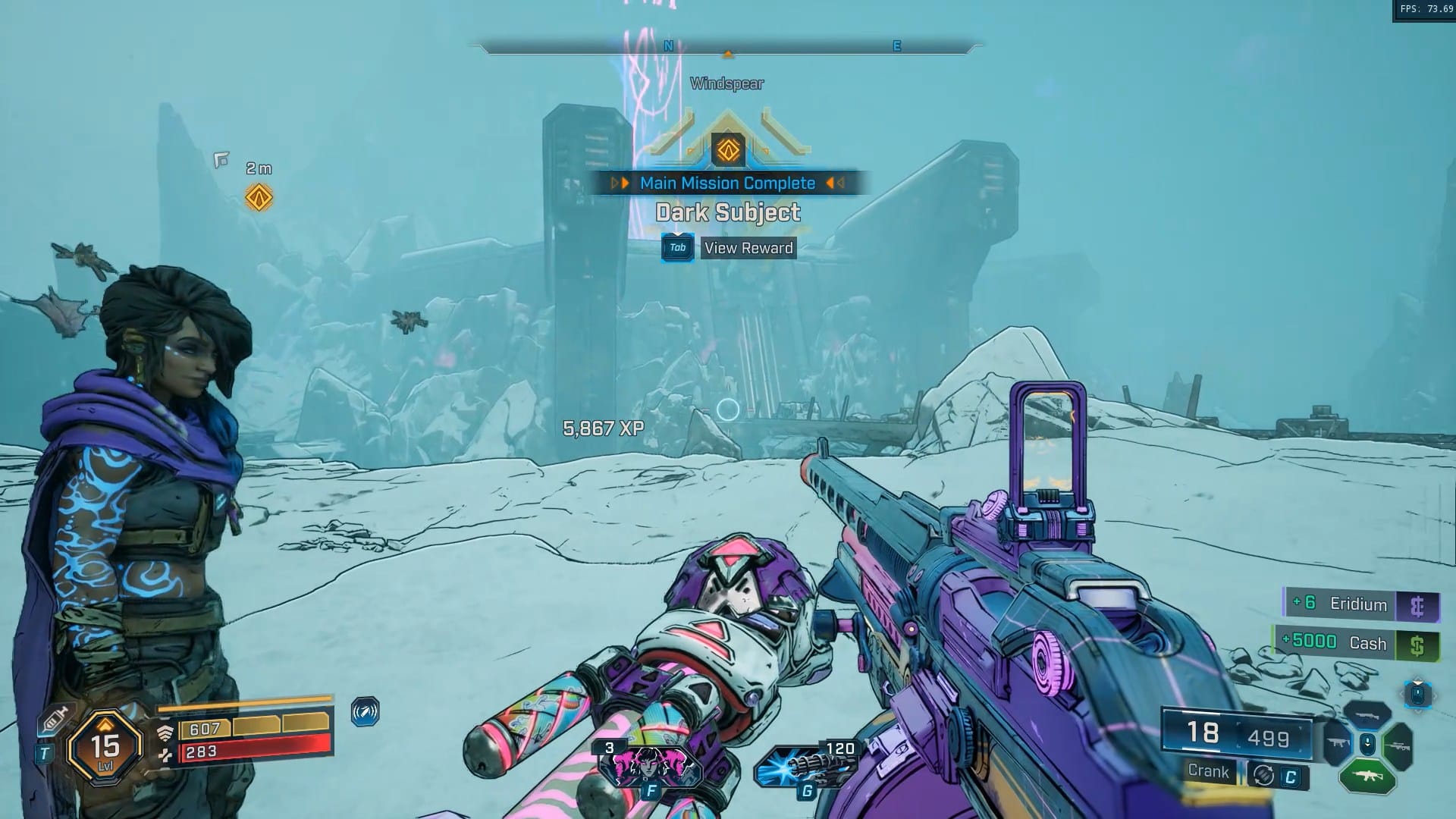Click the View Reward button
This screenshot has width=1456, height=819.
(748, 248)
